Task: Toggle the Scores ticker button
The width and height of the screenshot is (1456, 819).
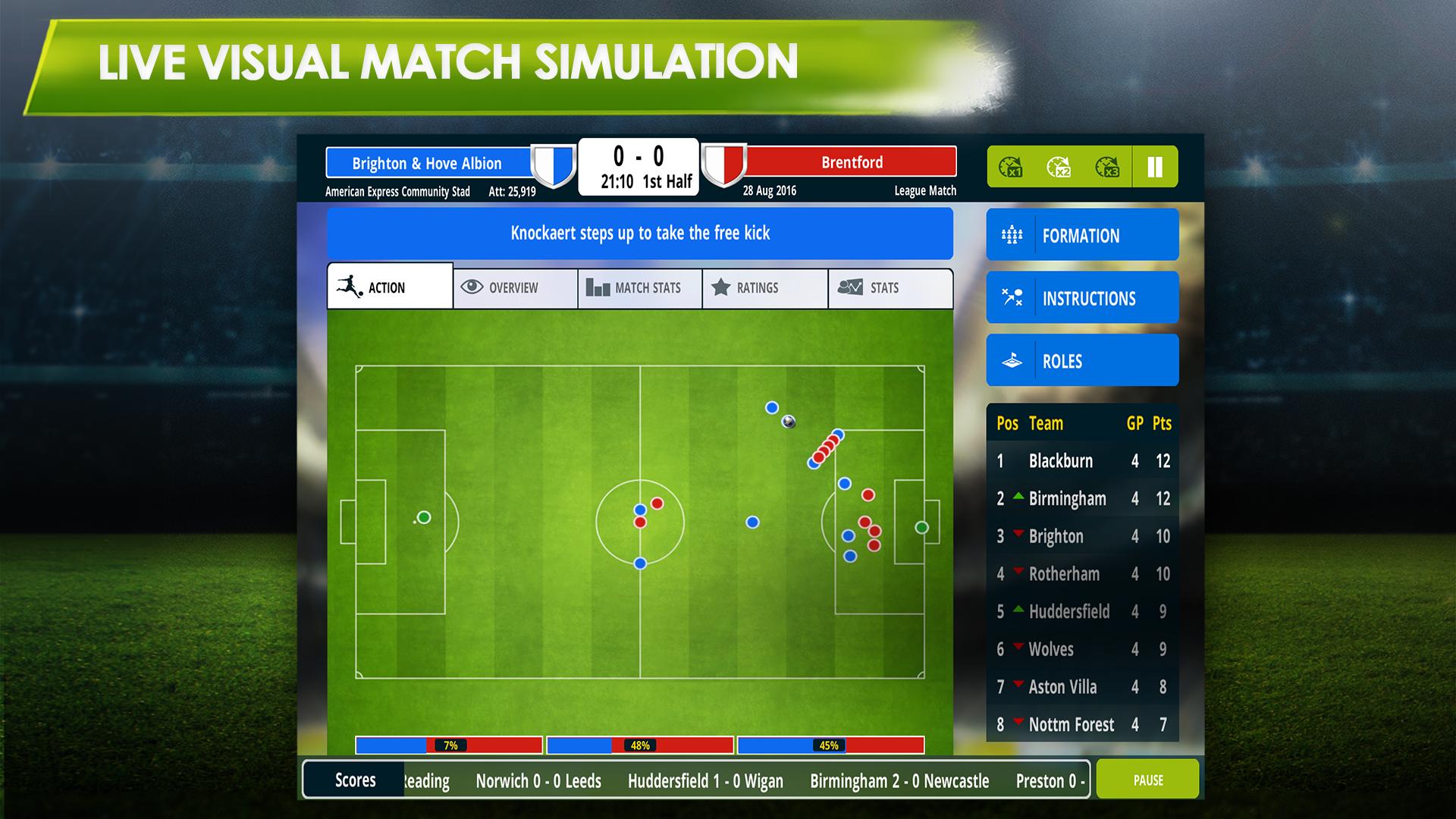Action: [356, 780]
